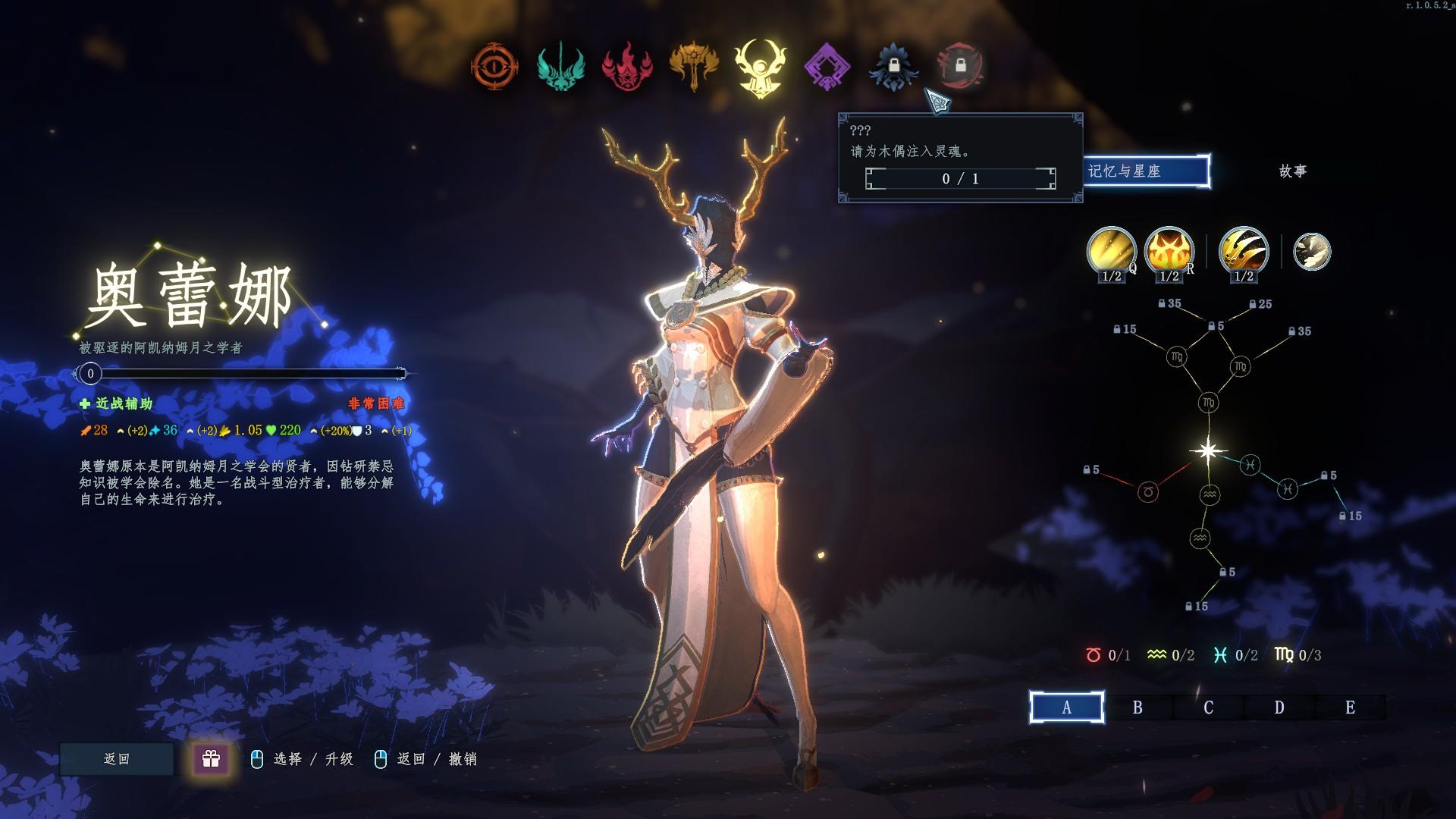Select the red flame character emblem
The height and width of the screenshot is (819, 1456).
tap(627, 67)
